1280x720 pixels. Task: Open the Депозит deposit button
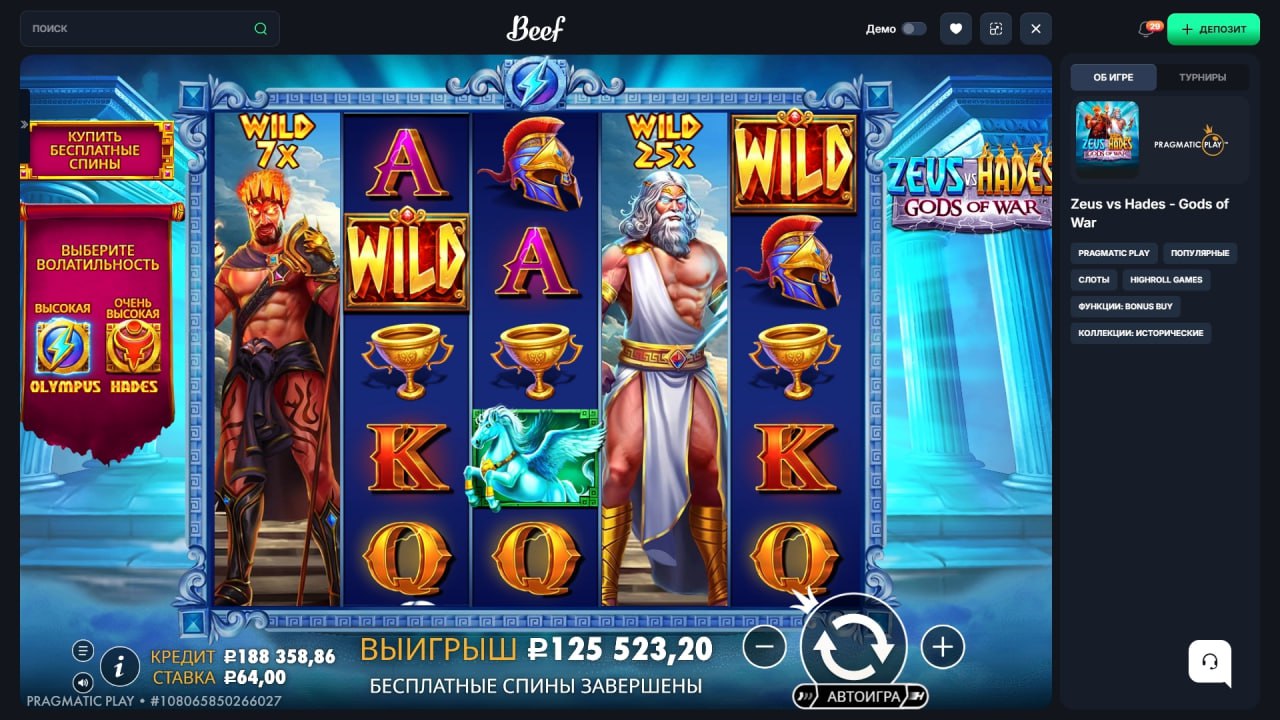(1213, 29)
